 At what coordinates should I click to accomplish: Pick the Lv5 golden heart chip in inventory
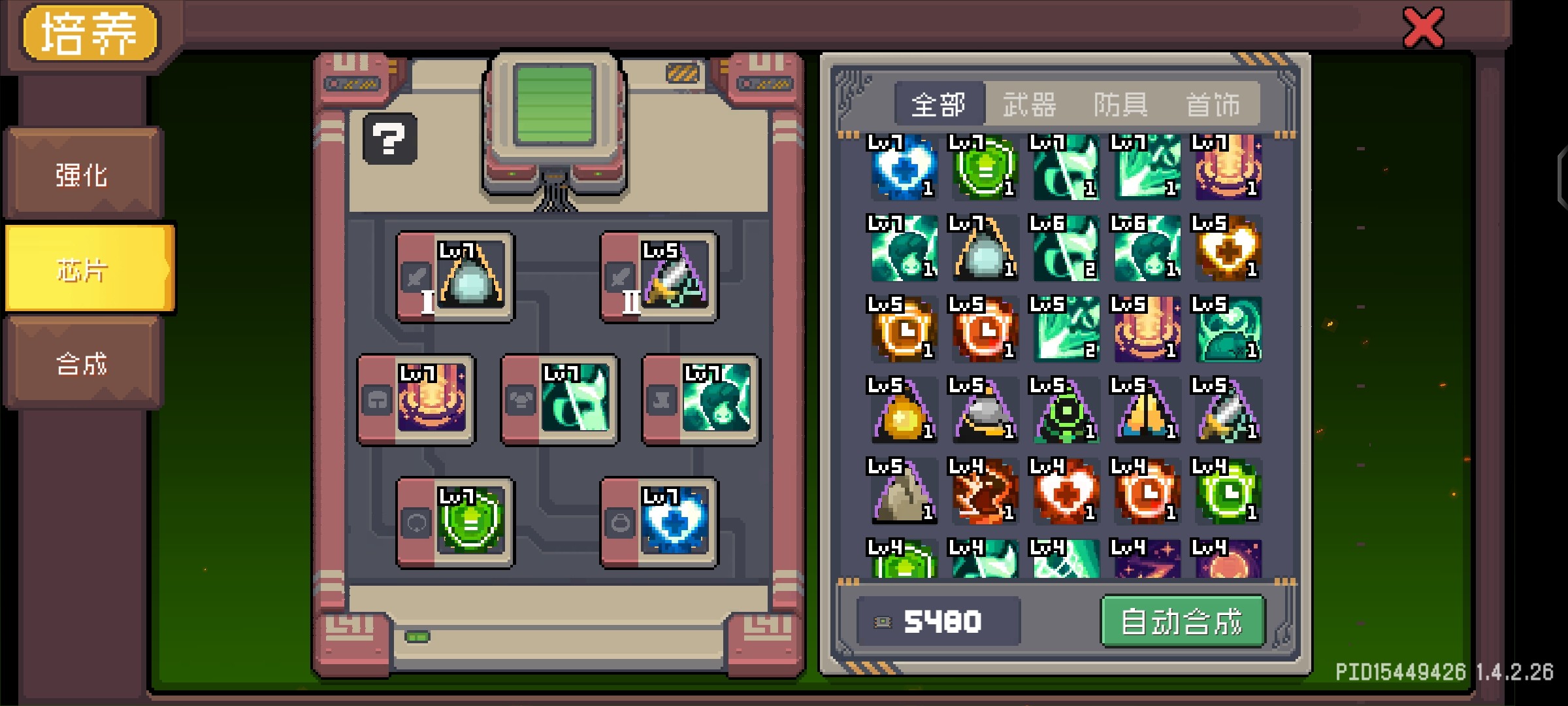pos(1227,248)
